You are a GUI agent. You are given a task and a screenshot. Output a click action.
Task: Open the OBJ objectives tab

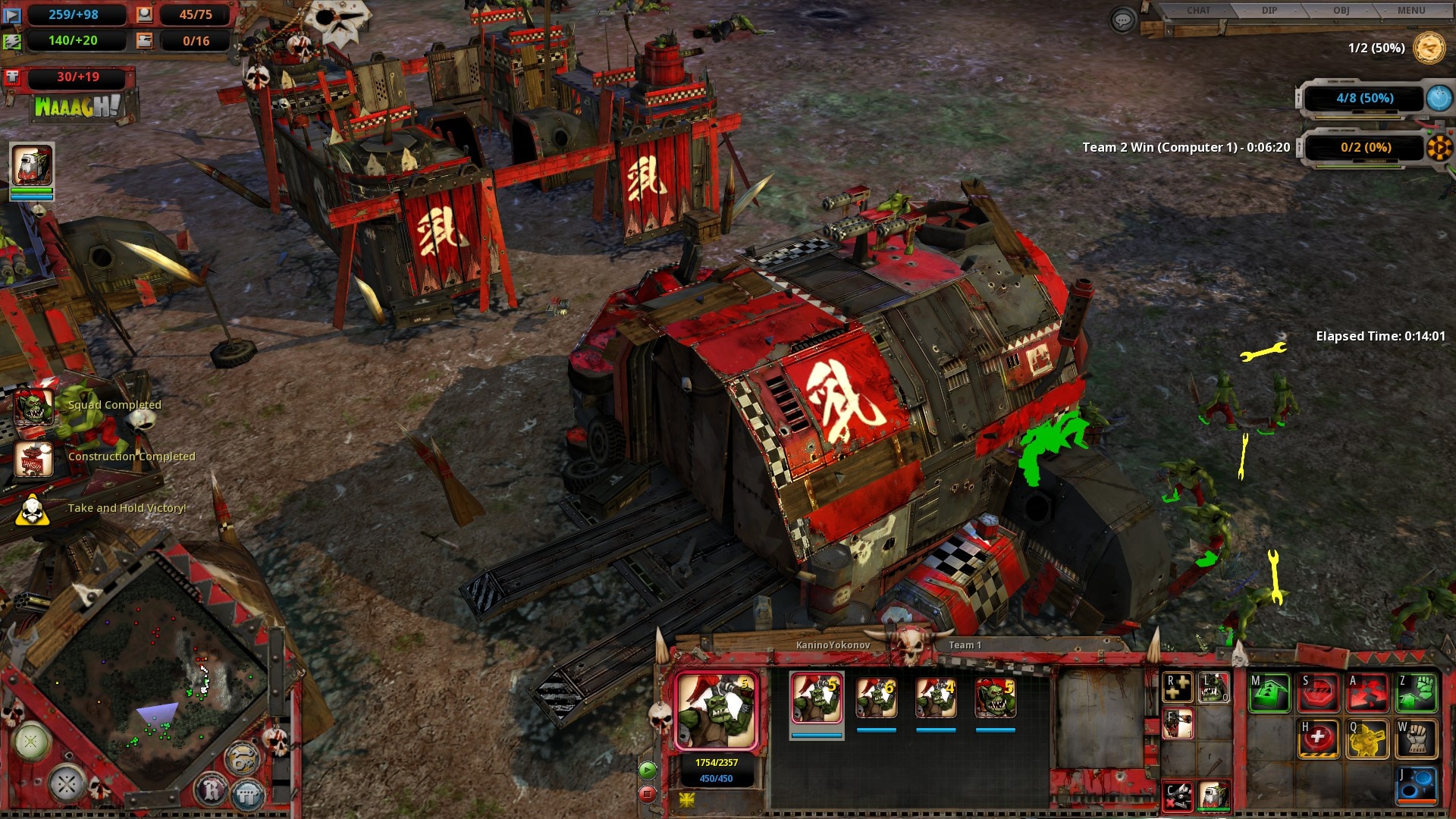[x=1341, y=11]
